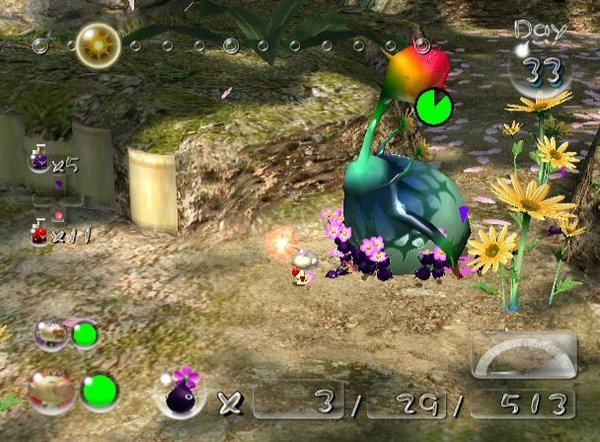The image size is (600, 442).
Task: Open the treasure gauge dial
Action: (523, 358)
